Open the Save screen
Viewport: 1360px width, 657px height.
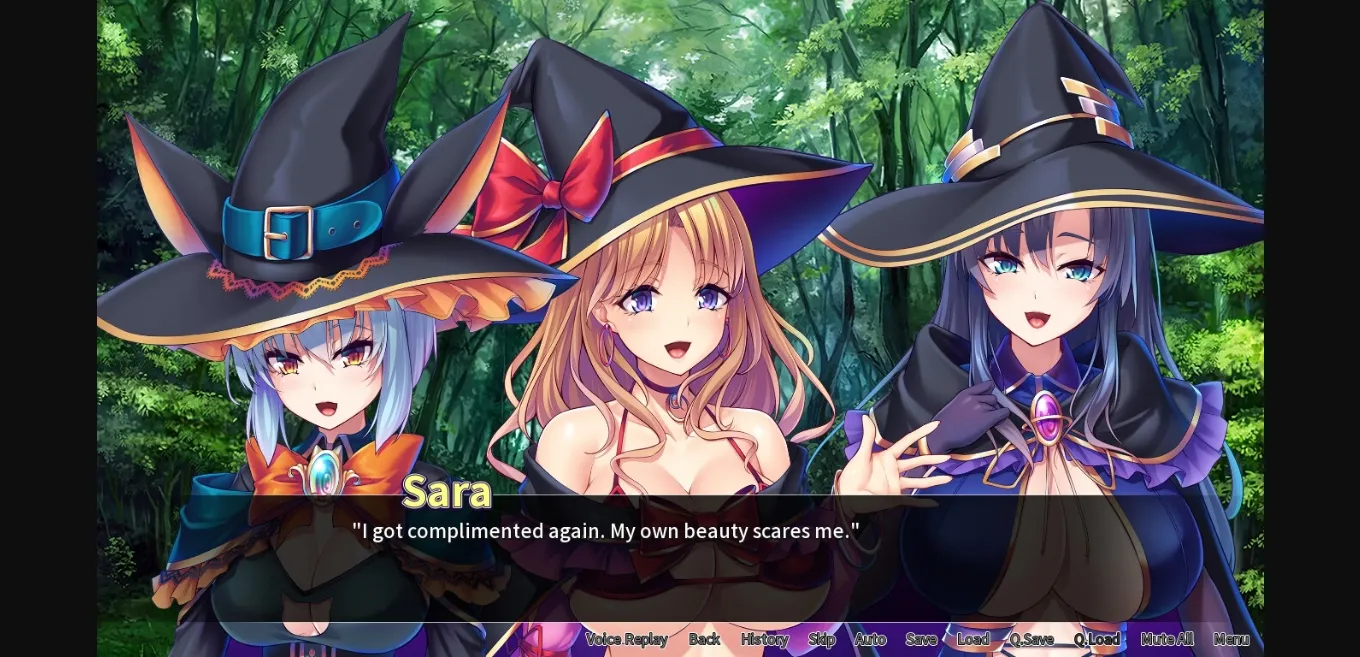coord(921,639)
